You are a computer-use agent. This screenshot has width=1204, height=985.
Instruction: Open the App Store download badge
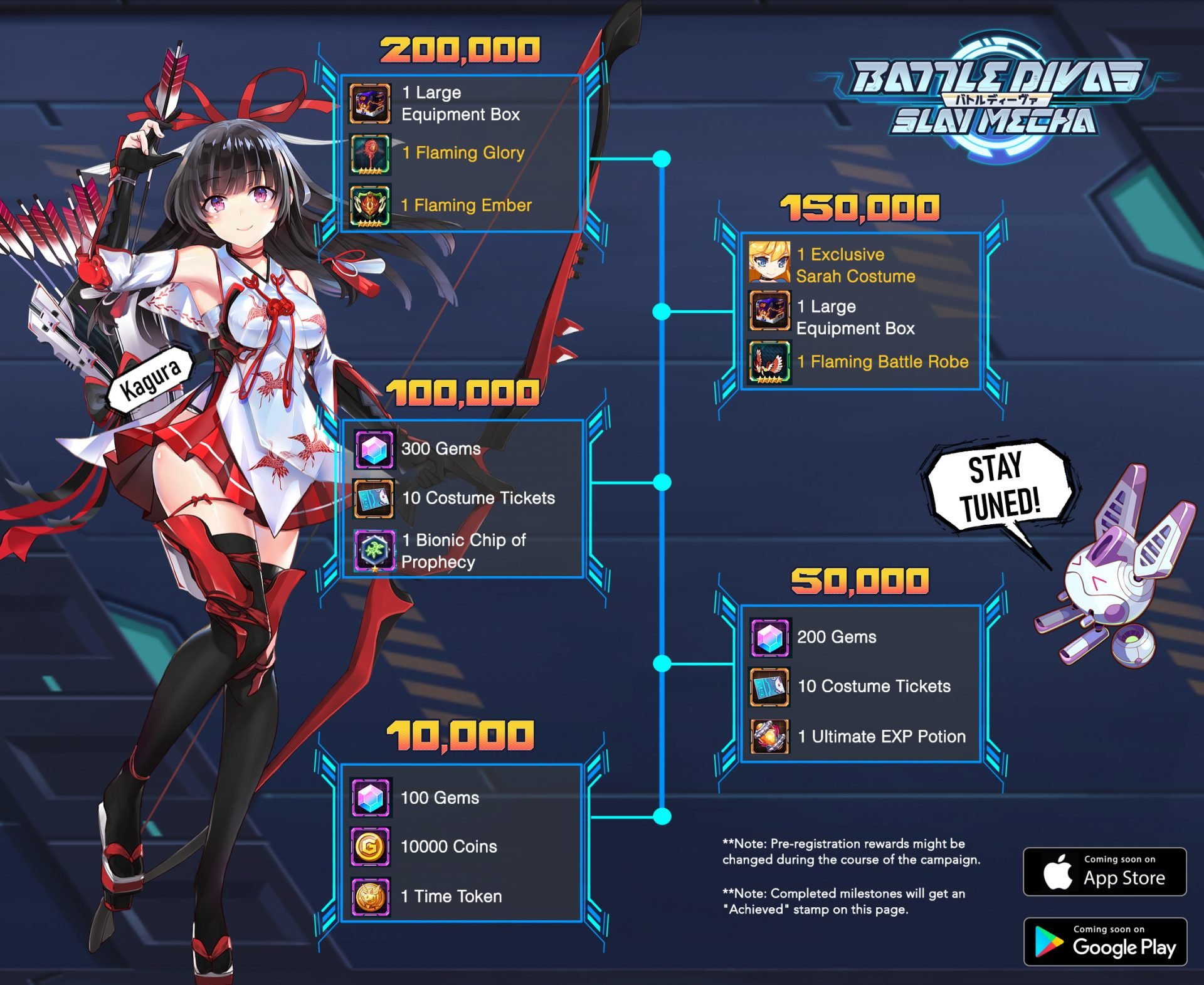(1104, 872)
